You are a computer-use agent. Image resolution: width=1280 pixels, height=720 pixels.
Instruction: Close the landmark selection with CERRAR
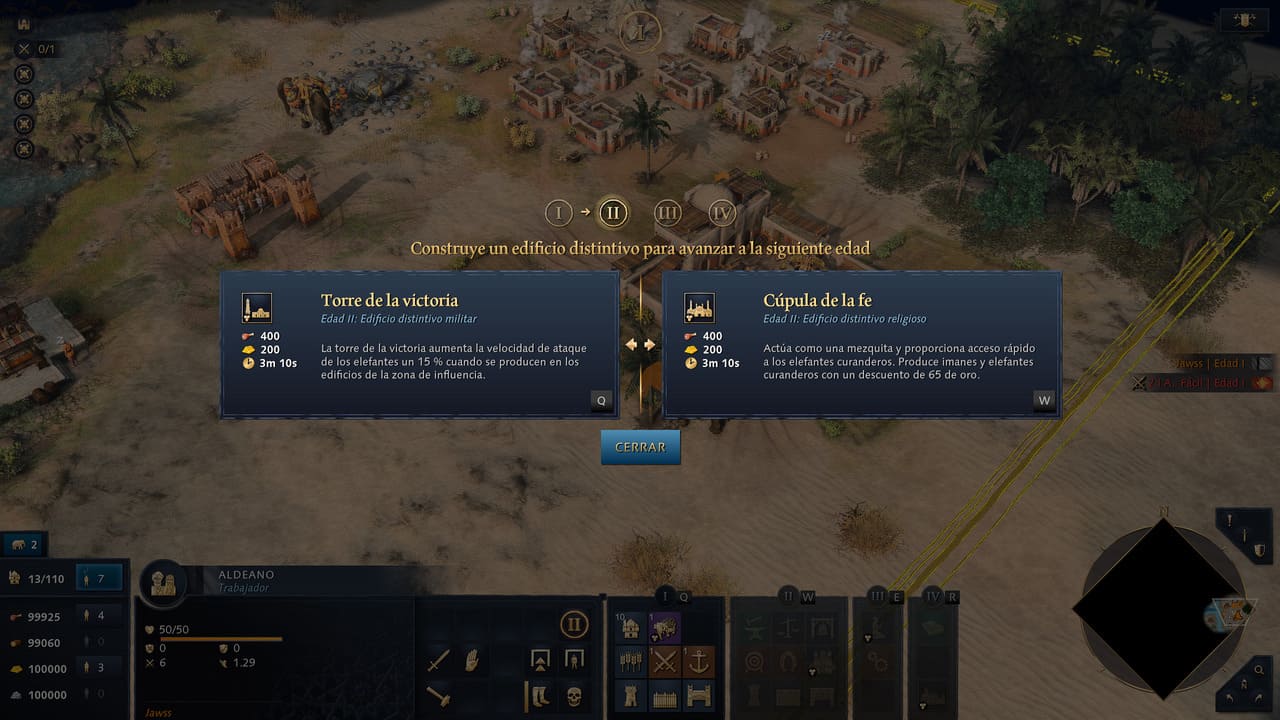point(640,447)
